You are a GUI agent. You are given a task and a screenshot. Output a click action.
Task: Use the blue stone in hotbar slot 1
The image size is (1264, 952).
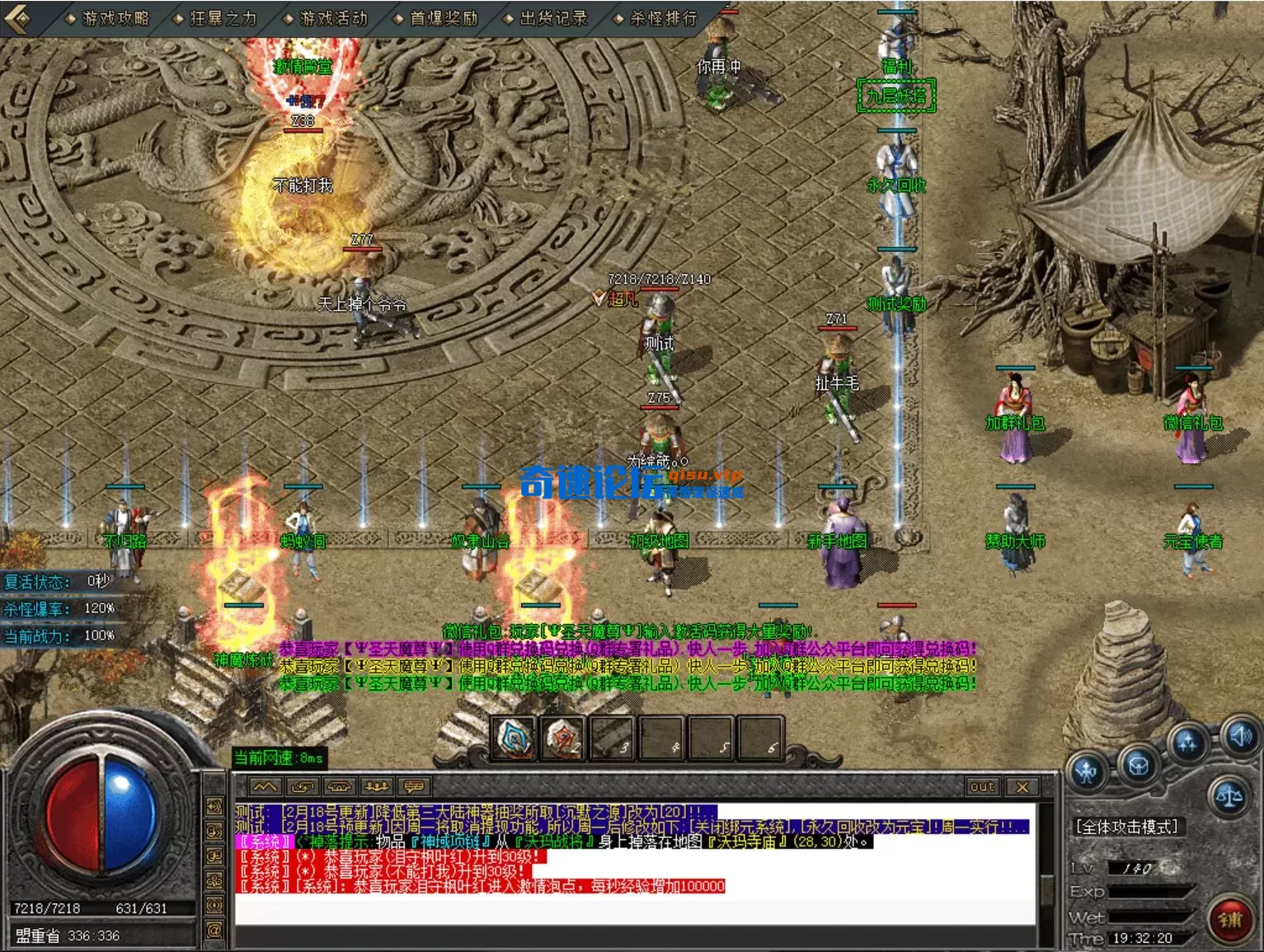coord(516,737)
